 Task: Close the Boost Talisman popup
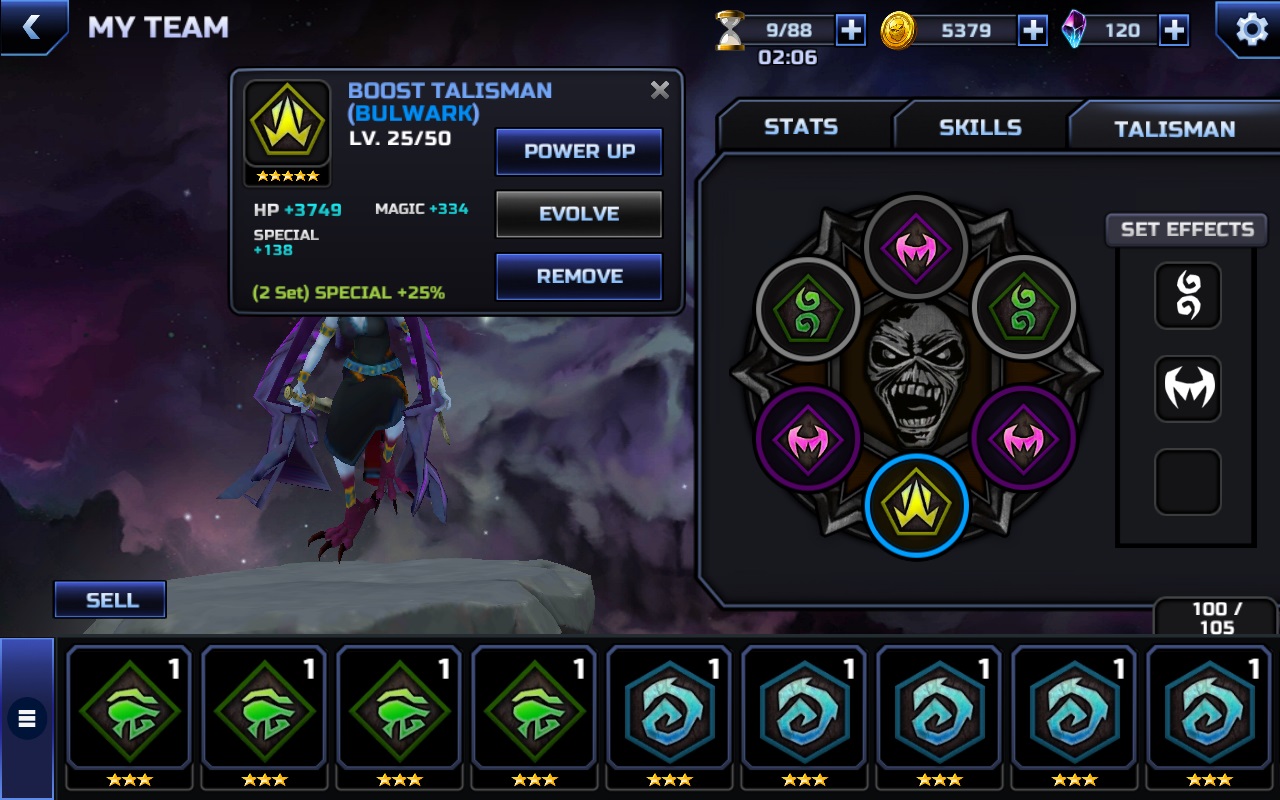(660, 90)
